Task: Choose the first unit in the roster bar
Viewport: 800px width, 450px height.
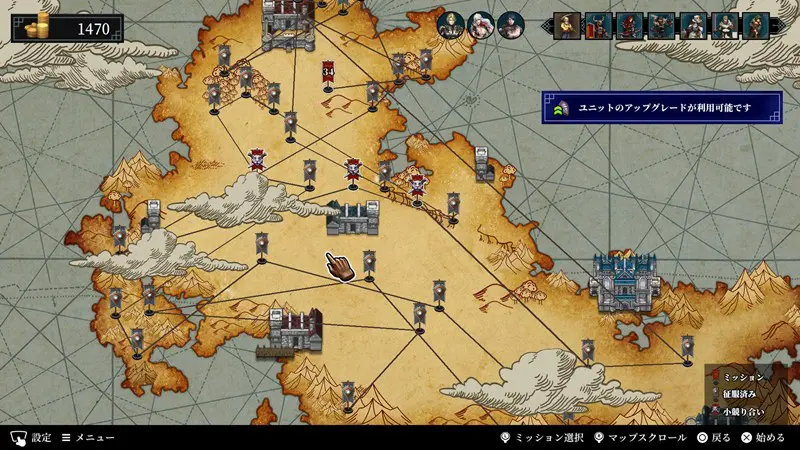Action: pyautogui.click(x=567, y=25)
